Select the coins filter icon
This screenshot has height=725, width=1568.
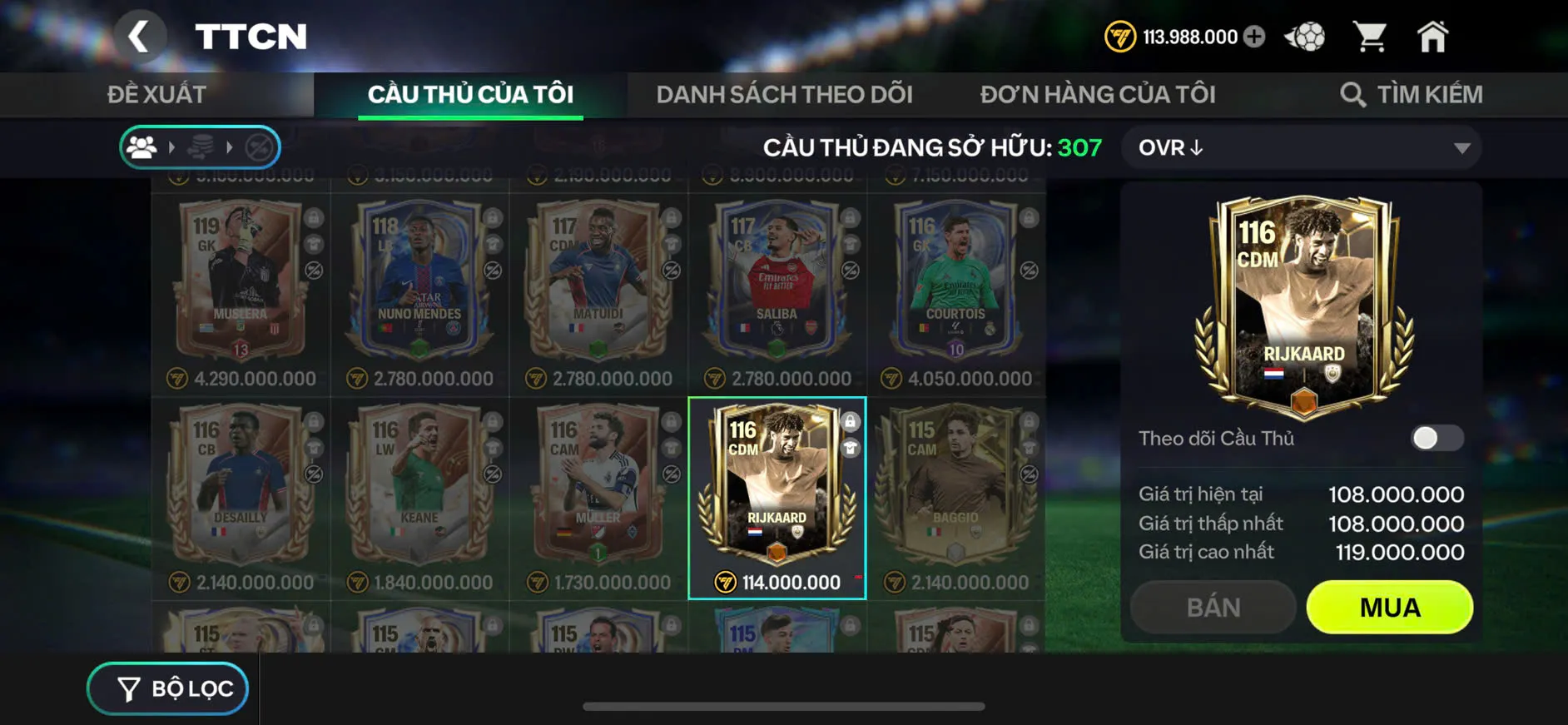[x=201, y=147]
